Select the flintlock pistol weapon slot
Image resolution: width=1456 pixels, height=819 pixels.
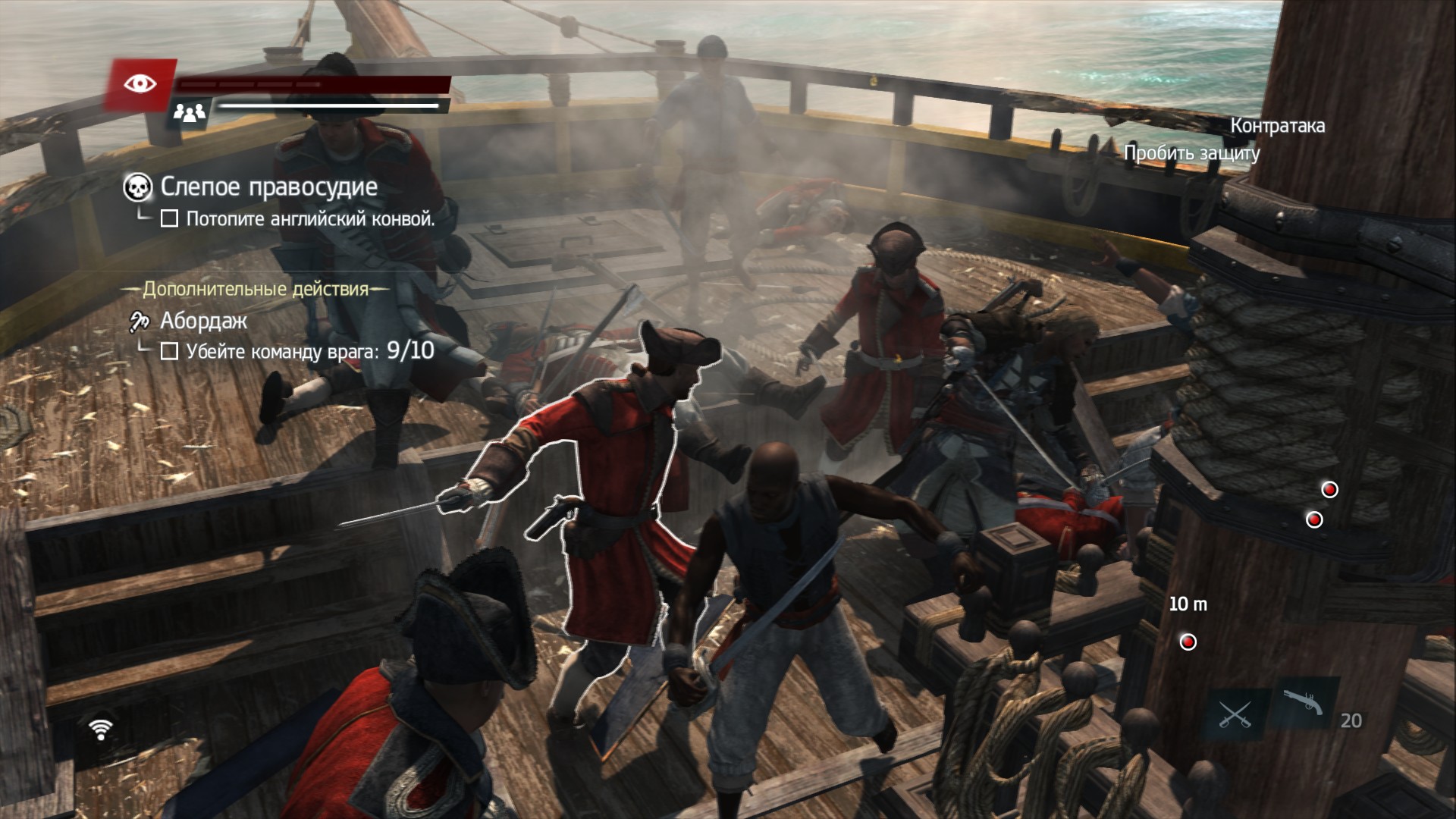pos(1303,704)
